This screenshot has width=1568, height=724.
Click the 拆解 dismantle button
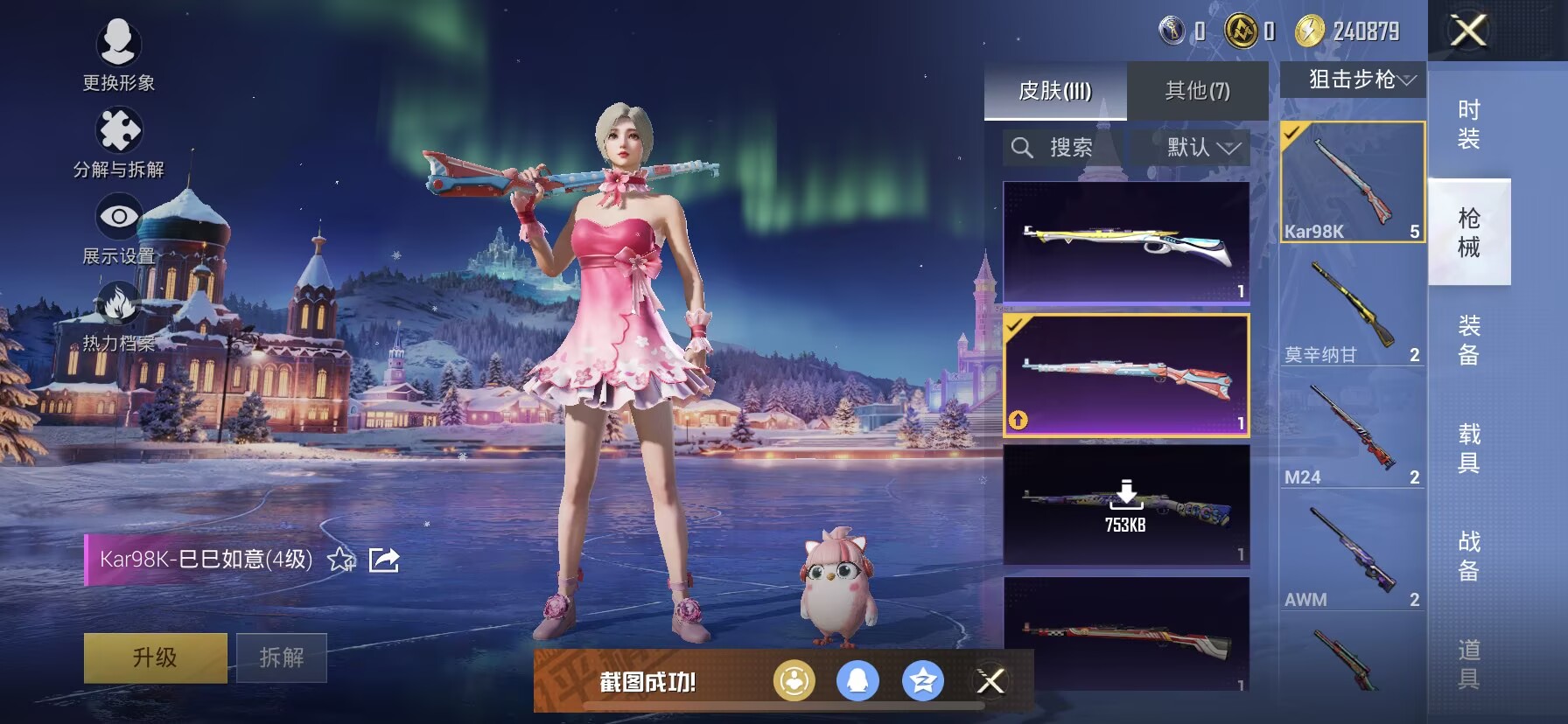282,658
